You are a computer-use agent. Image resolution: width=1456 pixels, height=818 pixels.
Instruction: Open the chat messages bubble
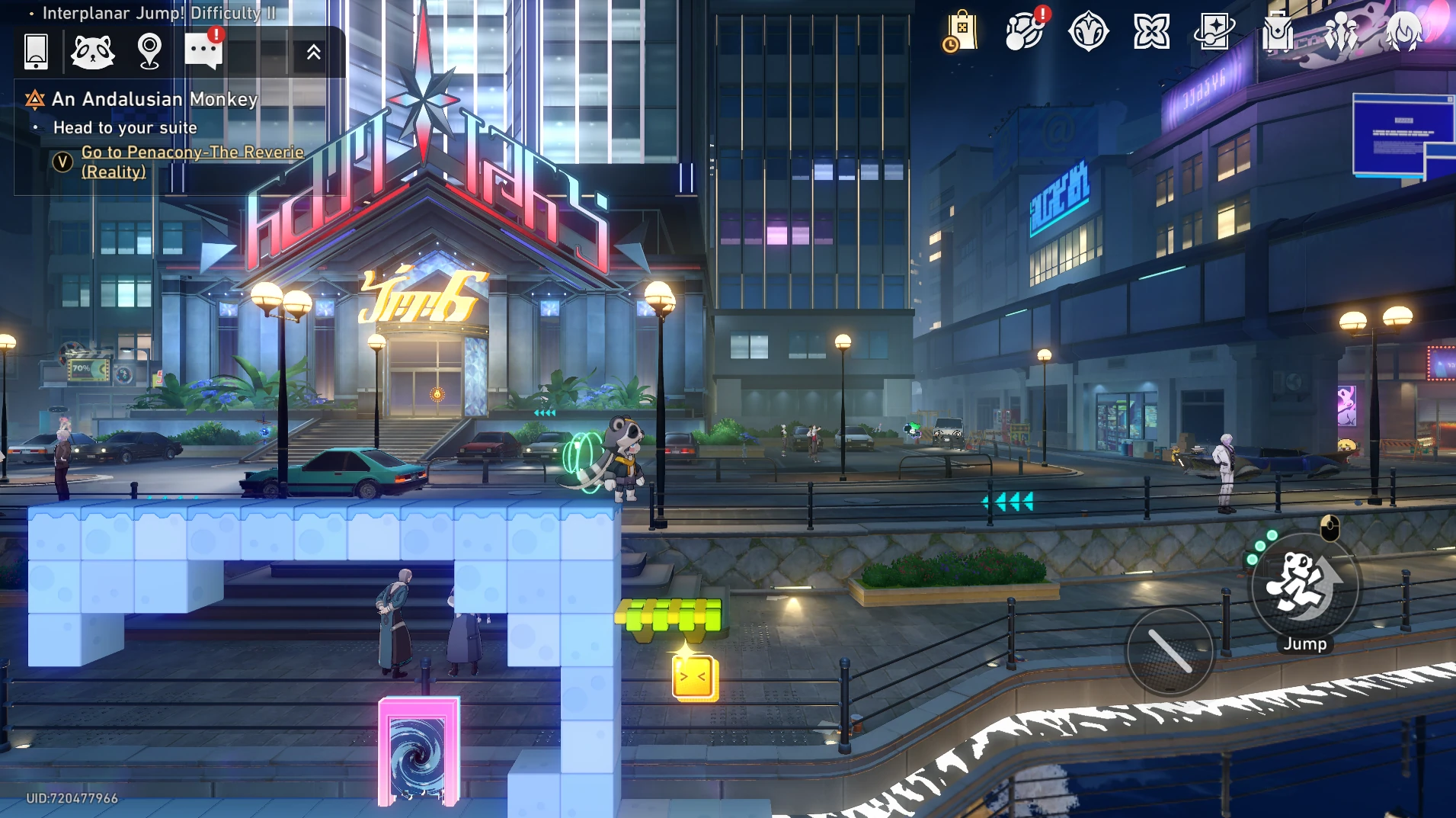point(203,52)
